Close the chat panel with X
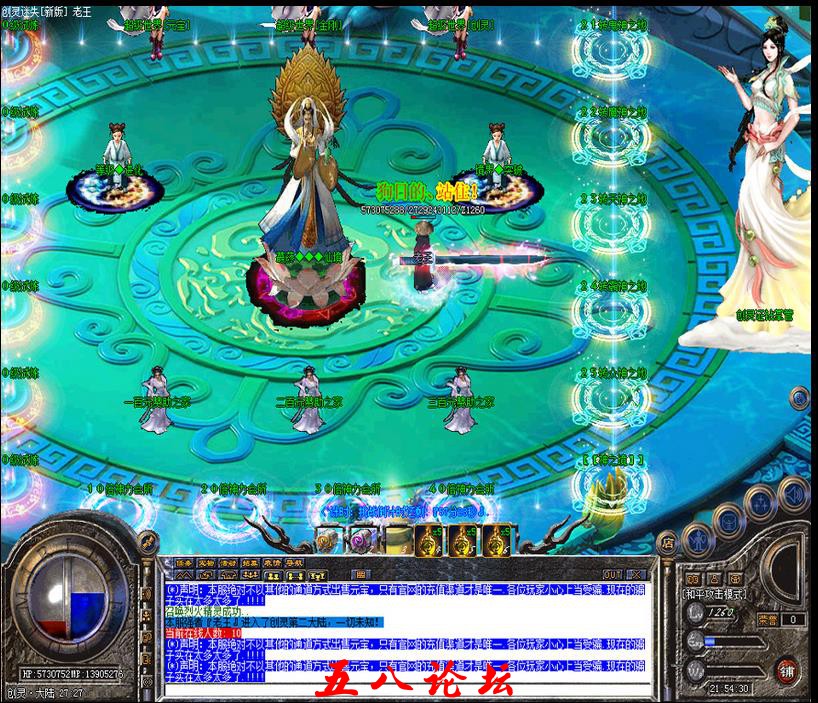The height and width of the screenshot is (703, 818). [635, 573]
